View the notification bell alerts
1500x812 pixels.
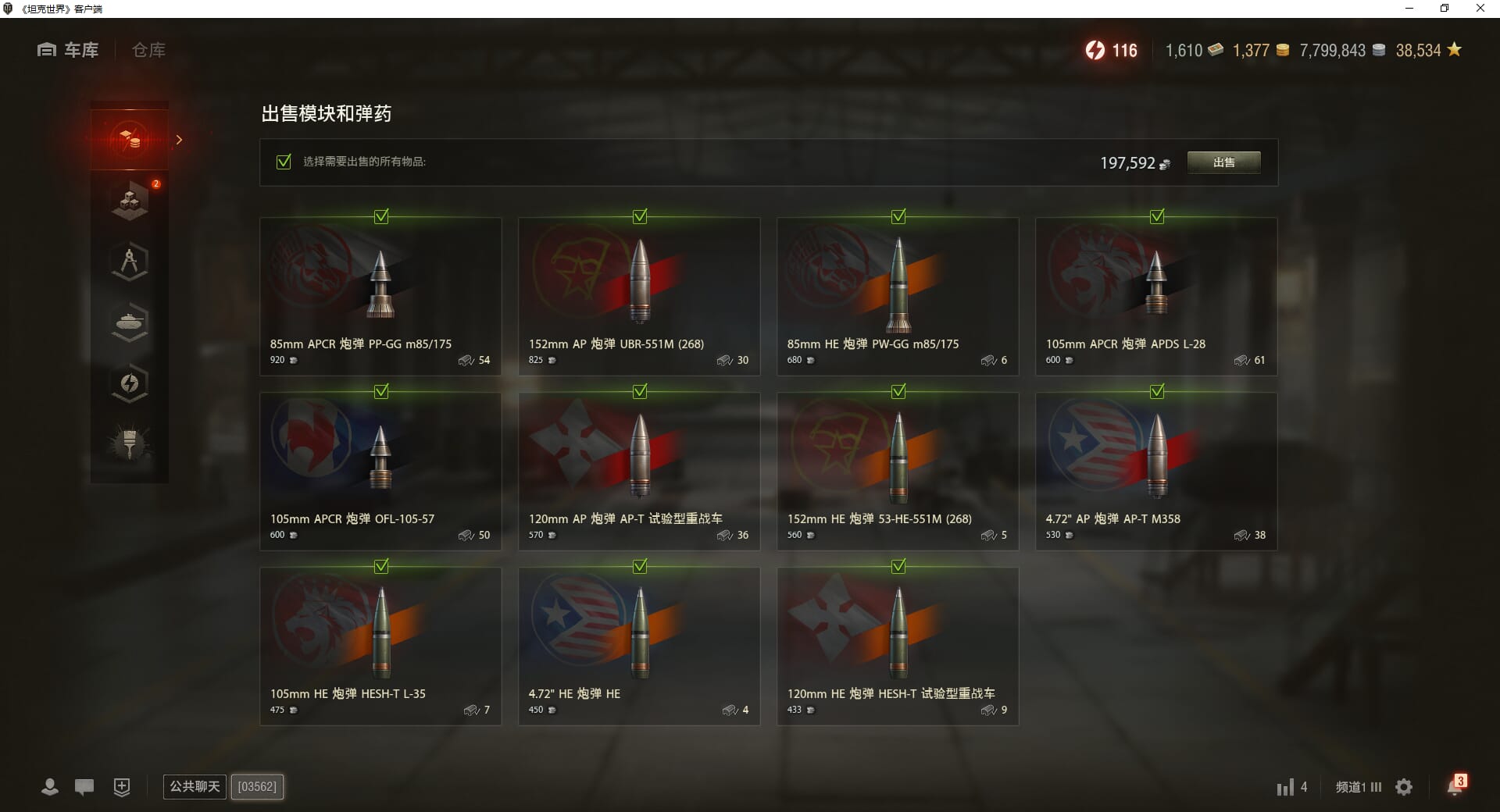pos(1454,786)
